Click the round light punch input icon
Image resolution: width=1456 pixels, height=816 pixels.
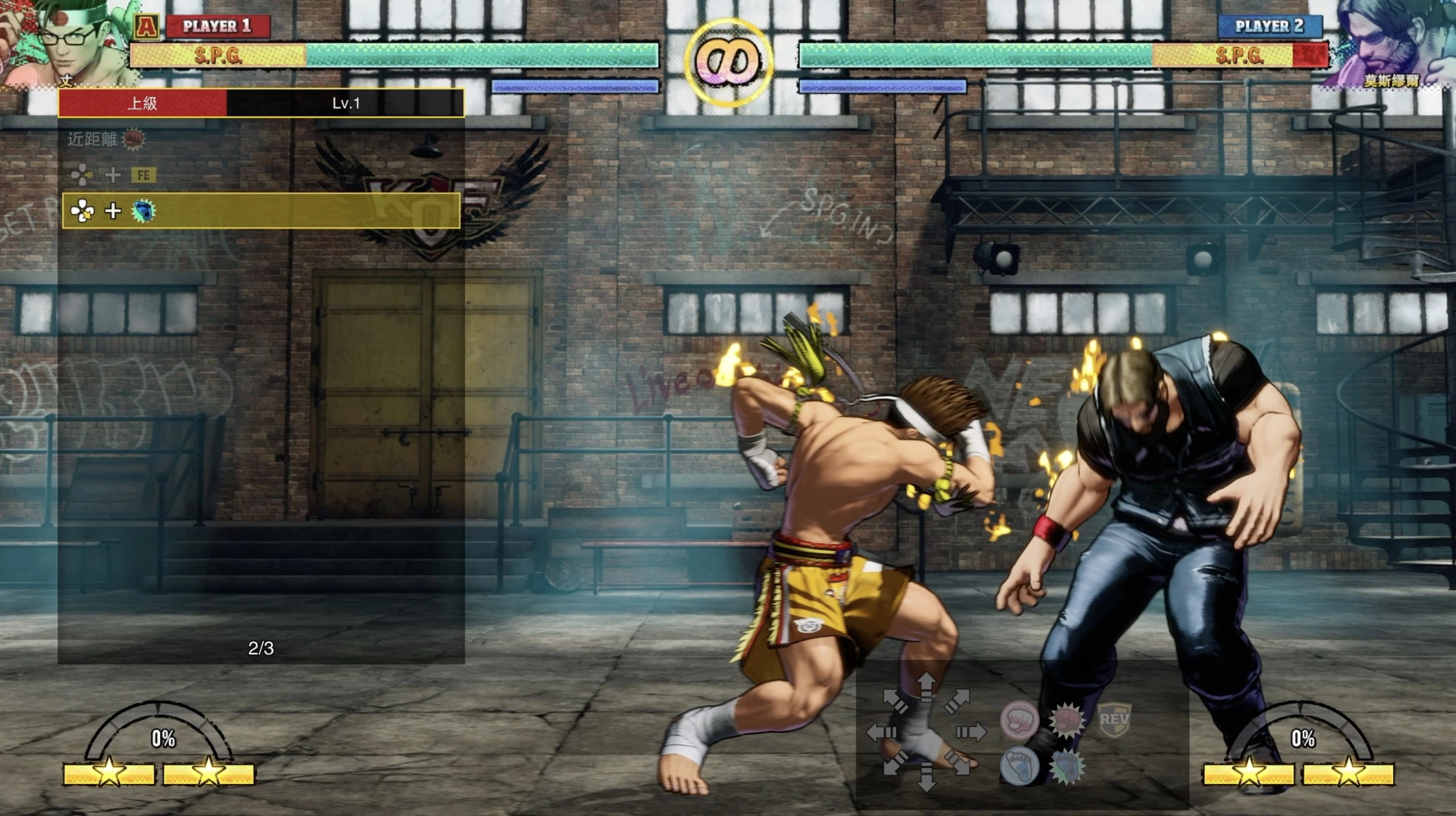(1019, 720)
